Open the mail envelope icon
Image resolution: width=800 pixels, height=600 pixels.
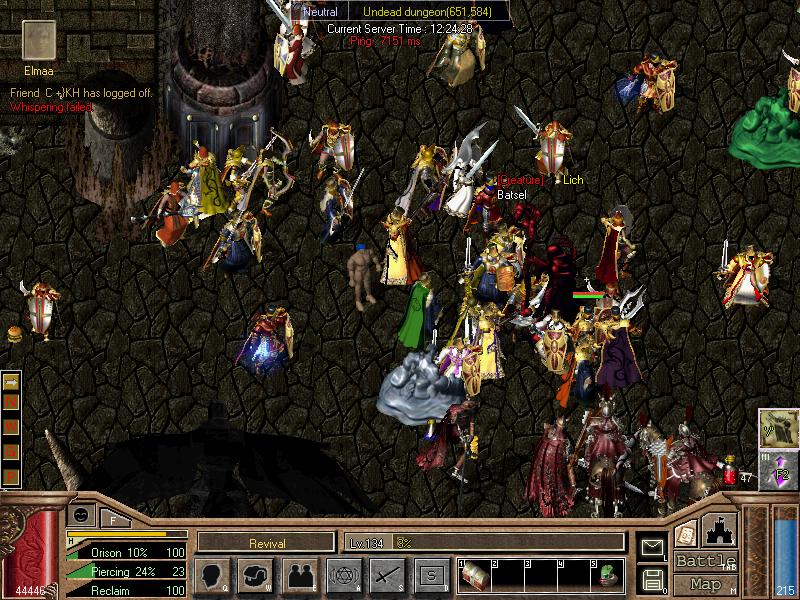coord(651,547)
